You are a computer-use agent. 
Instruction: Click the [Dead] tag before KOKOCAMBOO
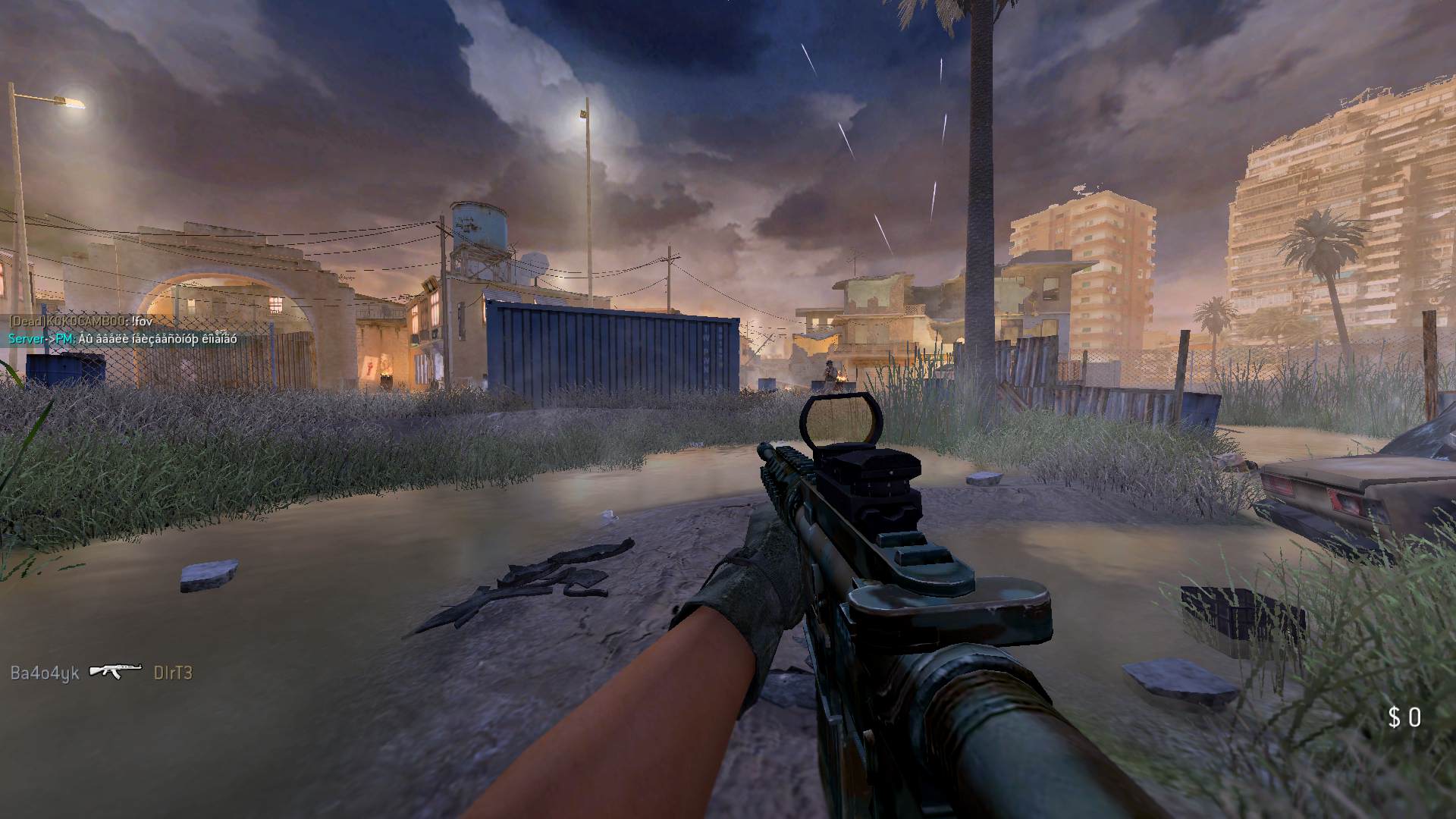[x=27, y=321]
